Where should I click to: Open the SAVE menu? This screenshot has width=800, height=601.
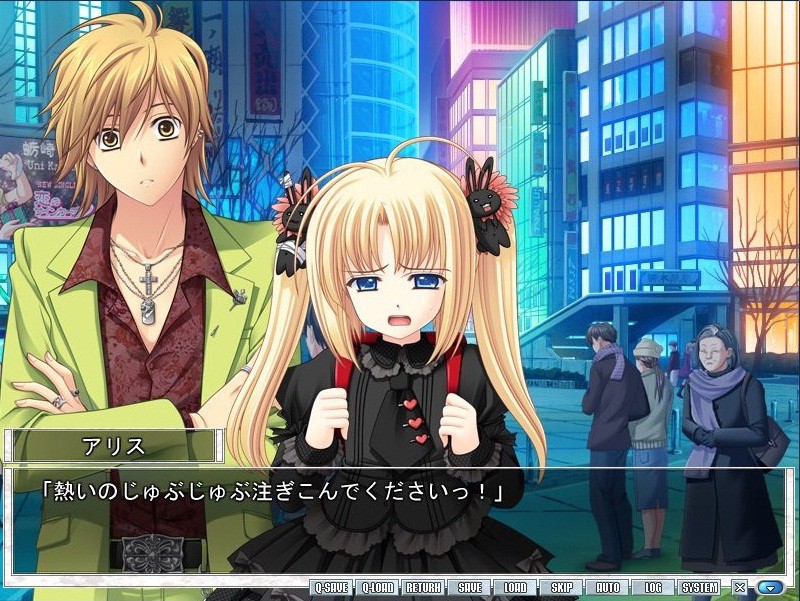(x=469, y=588)
